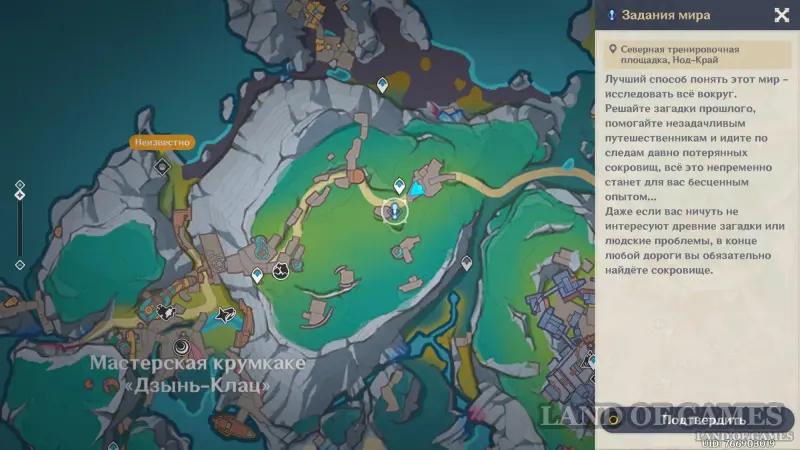Zoom the map in with the top slider button
The width and height of the screenshot is (800, 450).
tap(19, 184)
